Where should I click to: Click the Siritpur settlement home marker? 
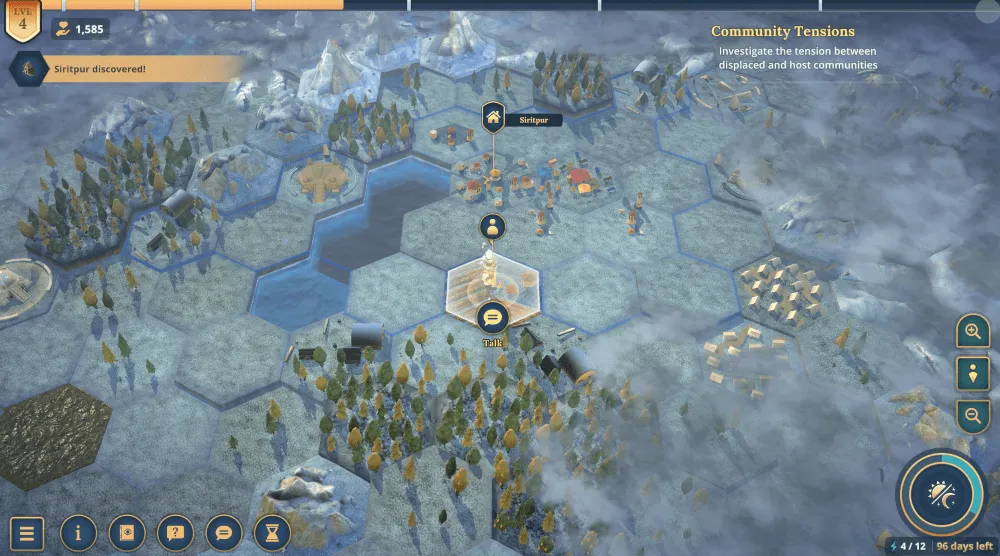pos(492,118)
